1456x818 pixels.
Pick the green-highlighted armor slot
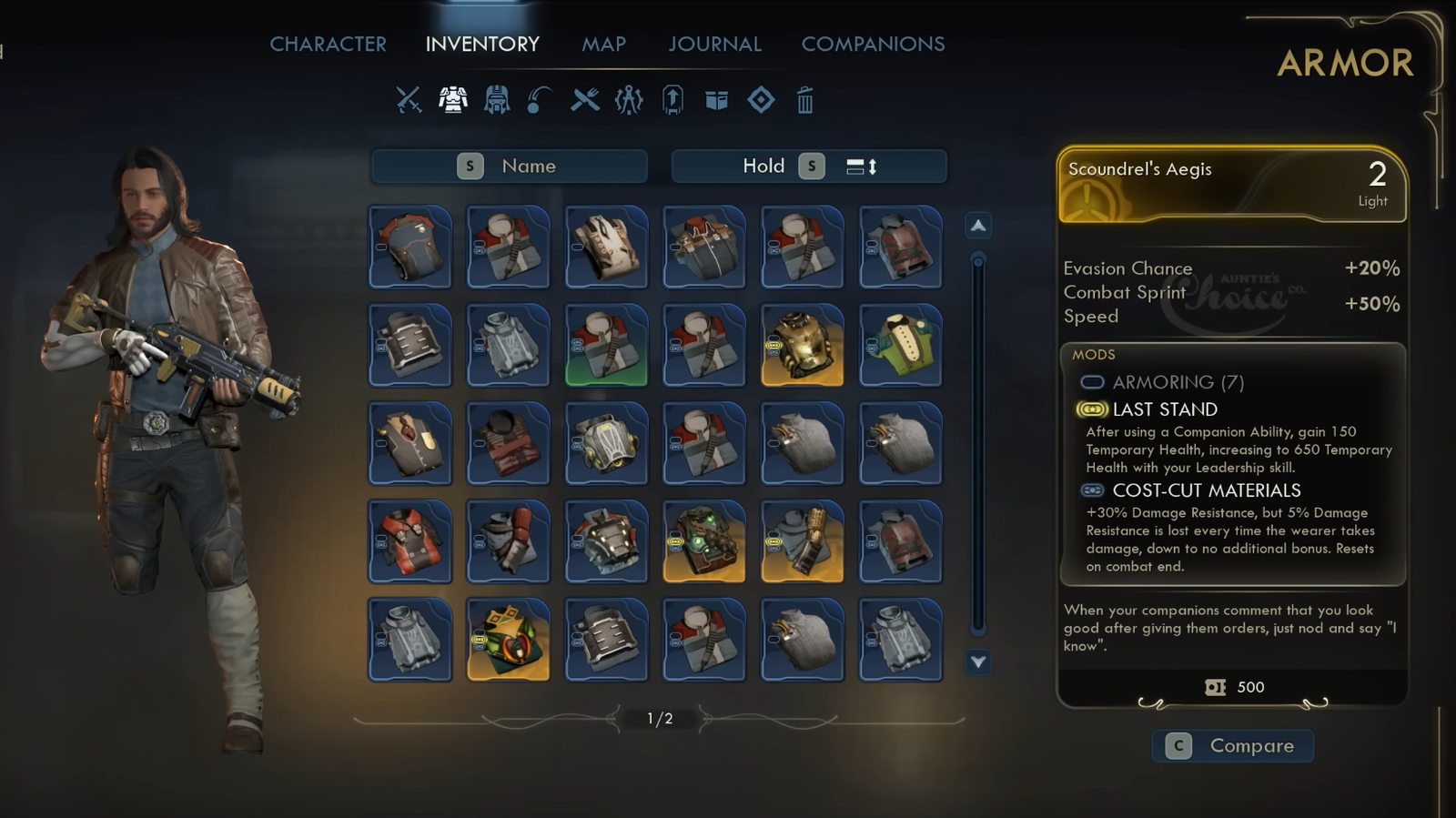[x=606, y=345]
